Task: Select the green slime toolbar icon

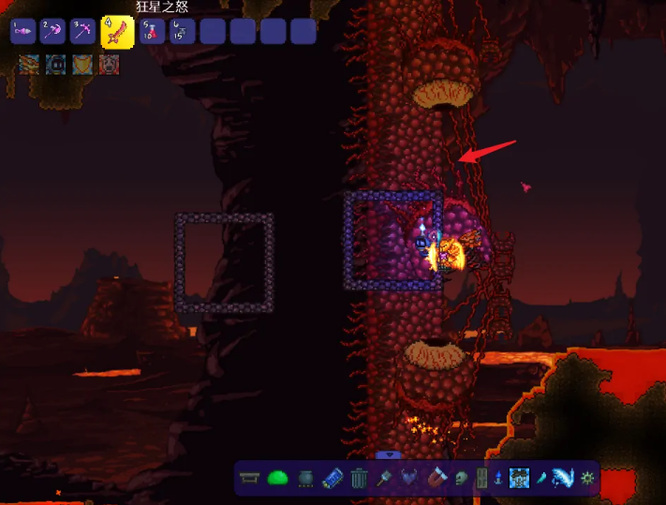Action: (278, 478)
